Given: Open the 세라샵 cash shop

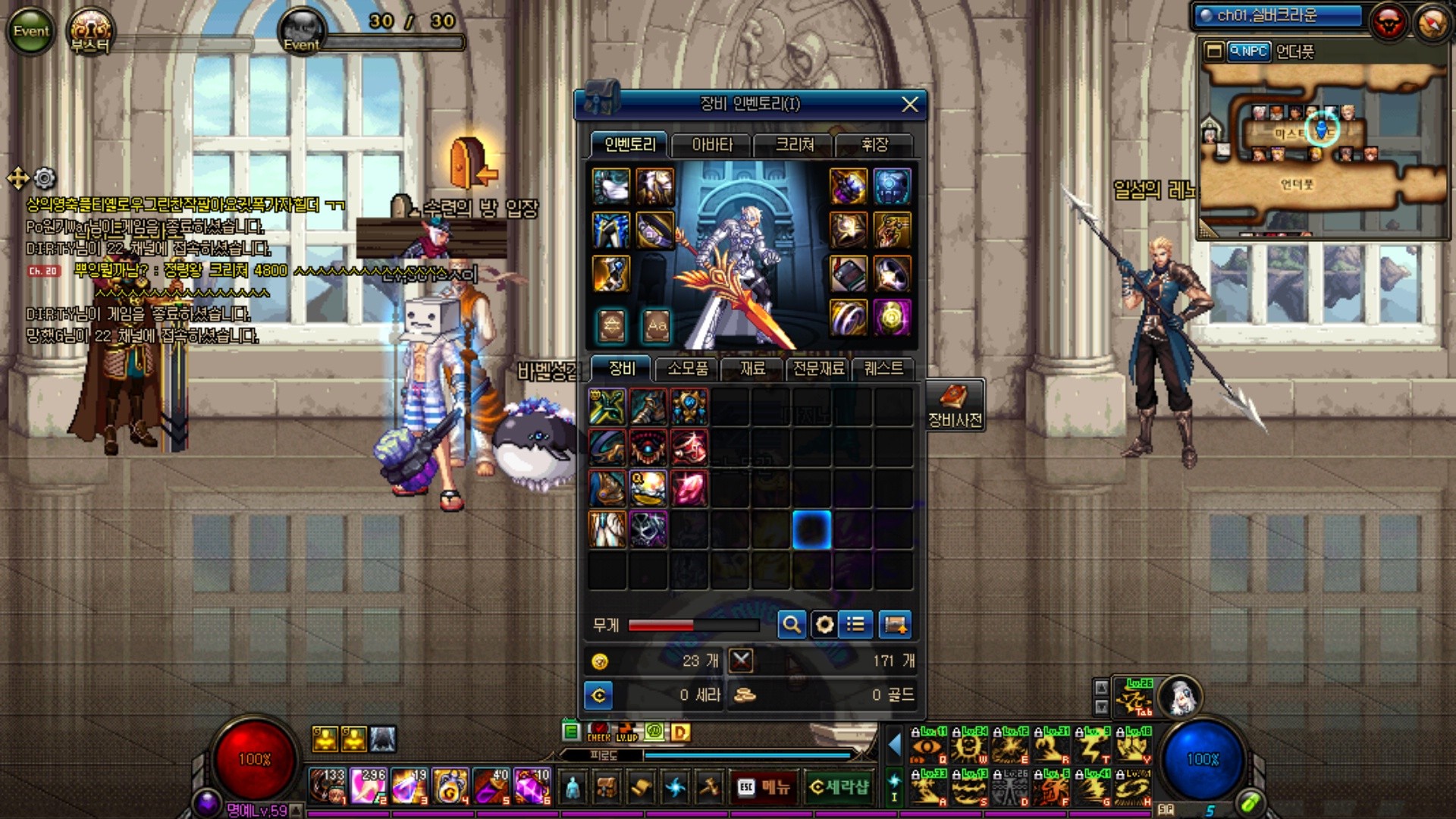Looking at the screenshot, I should point(838,787).
